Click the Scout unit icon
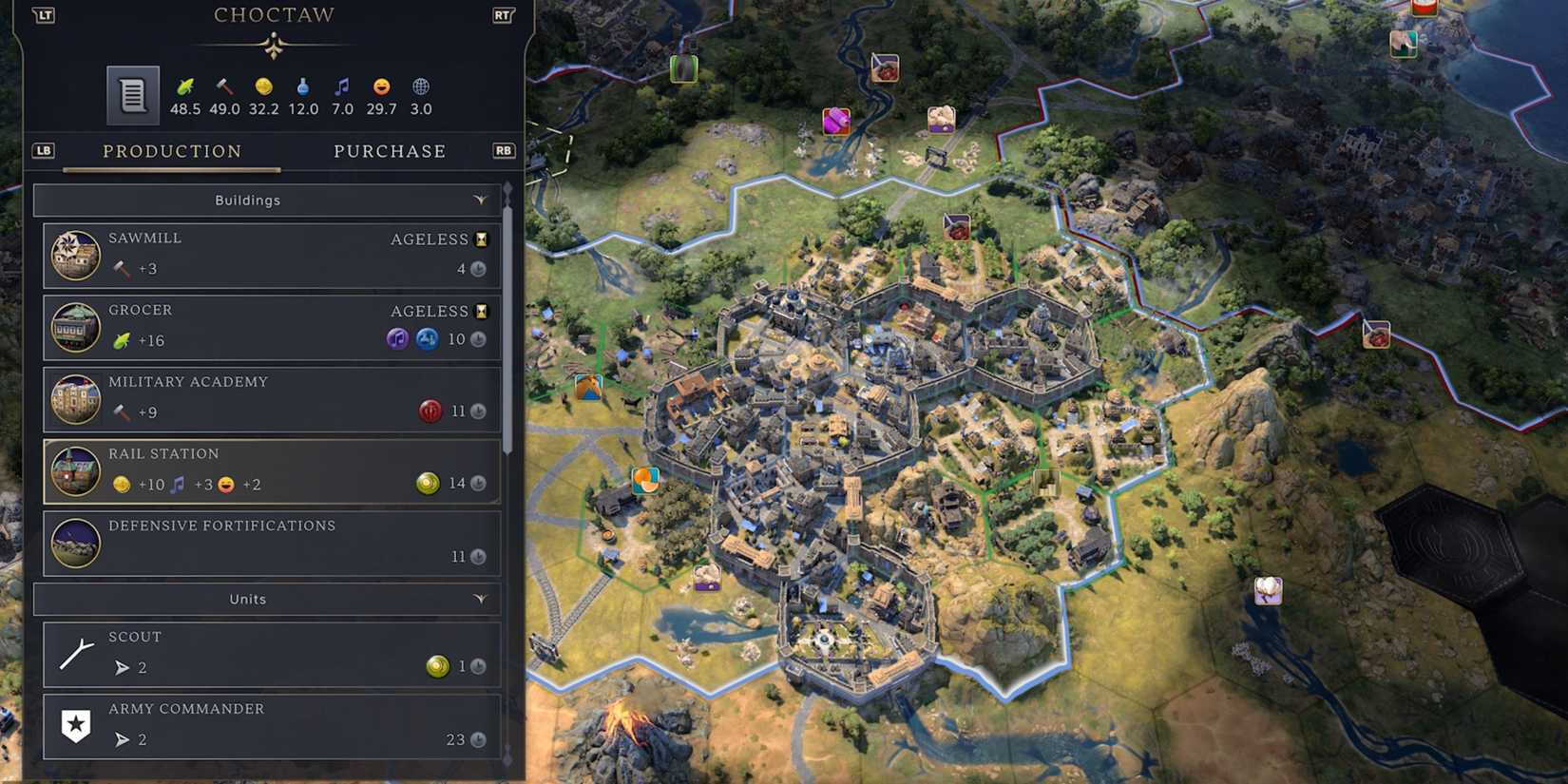Screen dimensions: 1568x784 [x=76, y=653]
